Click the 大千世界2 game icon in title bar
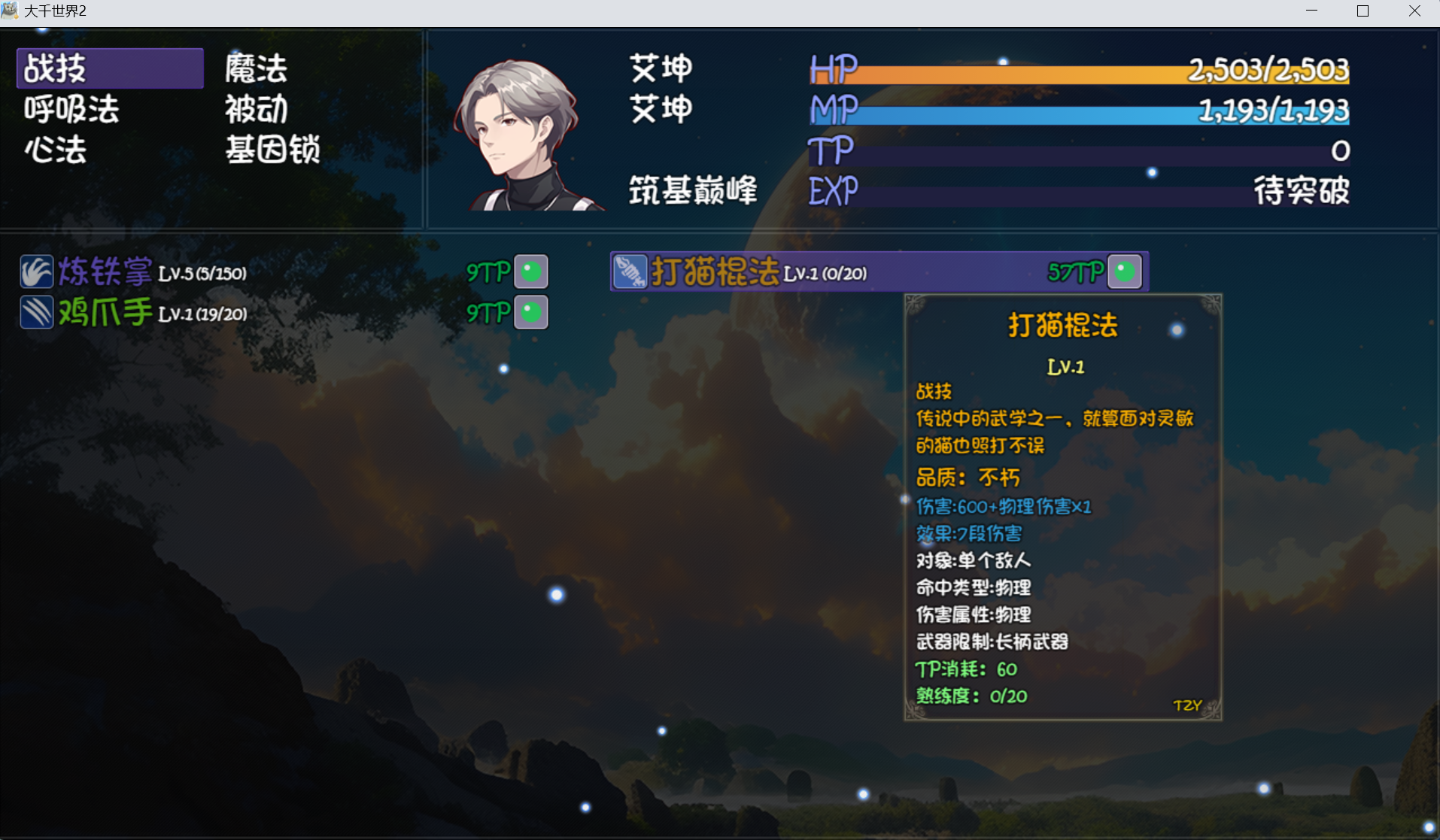This screenshot has width=1440, height=840. (11, 11)
